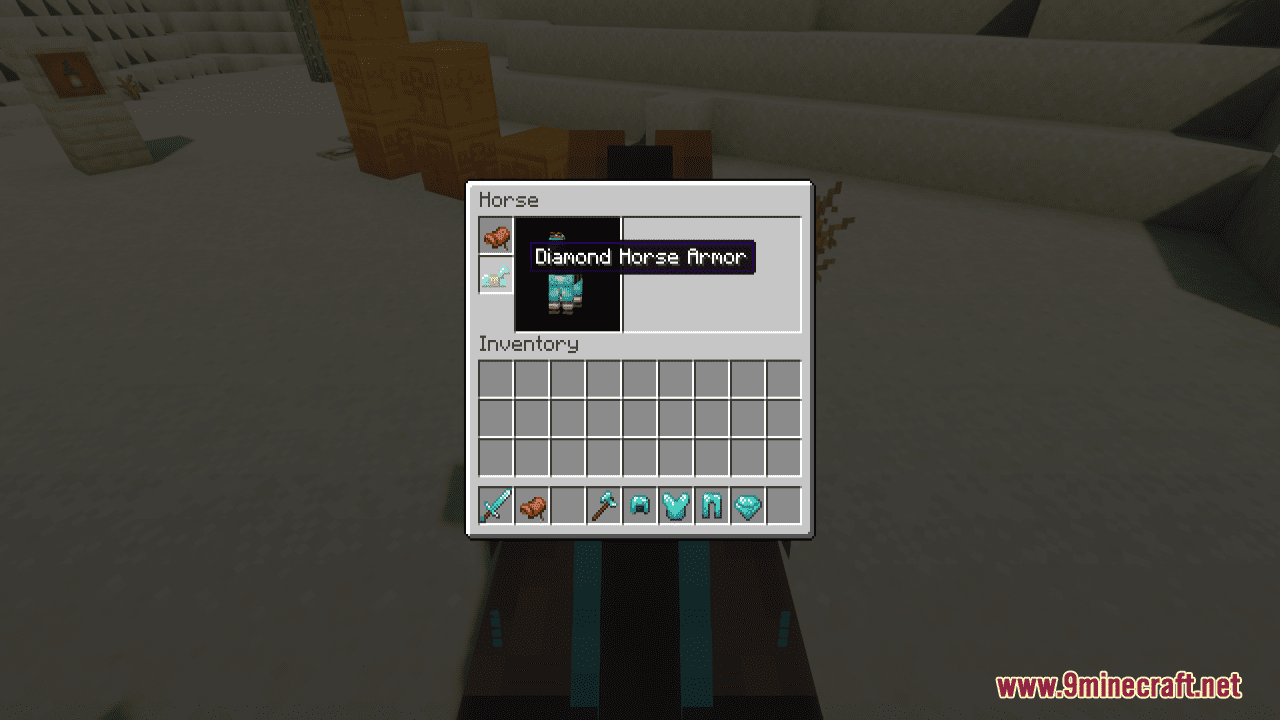Click an empty slot in the middle inventory row

639,418
